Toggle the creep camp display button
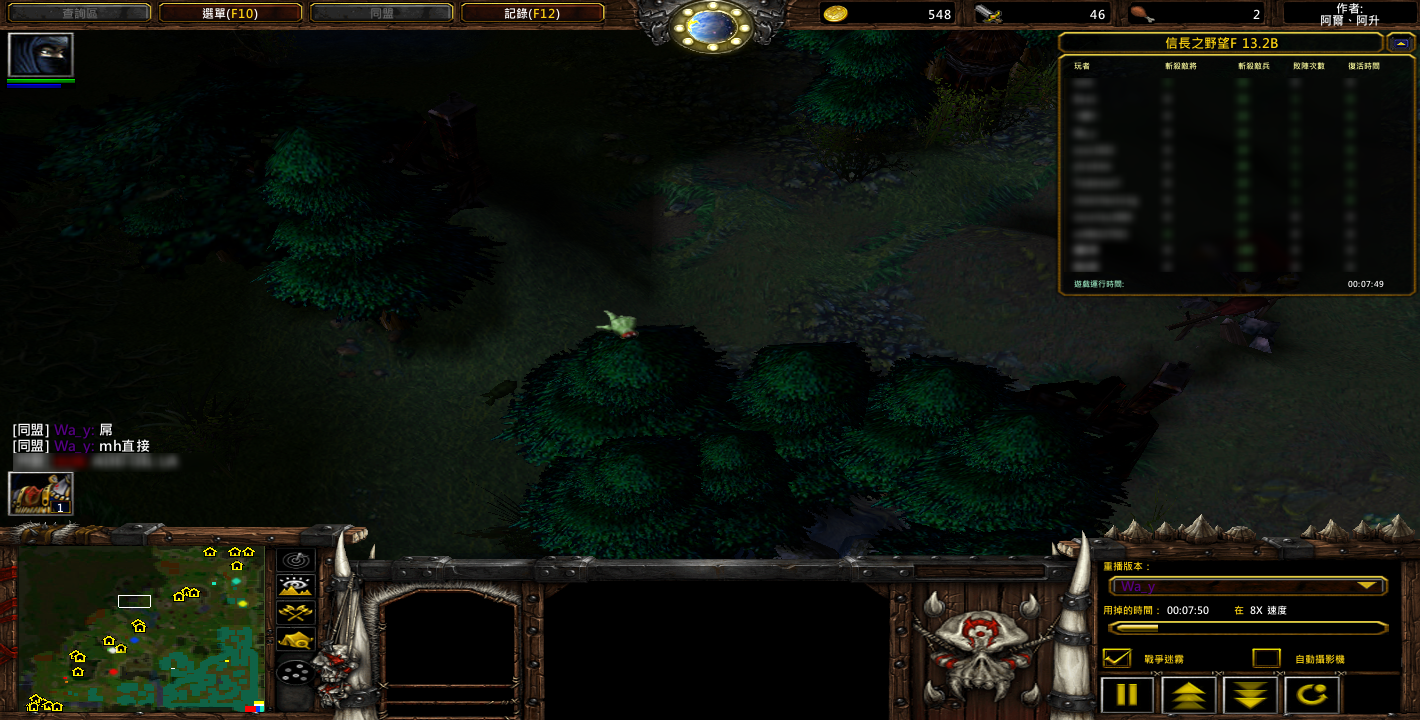This screenshot has height=720, width=1420. 296,640
